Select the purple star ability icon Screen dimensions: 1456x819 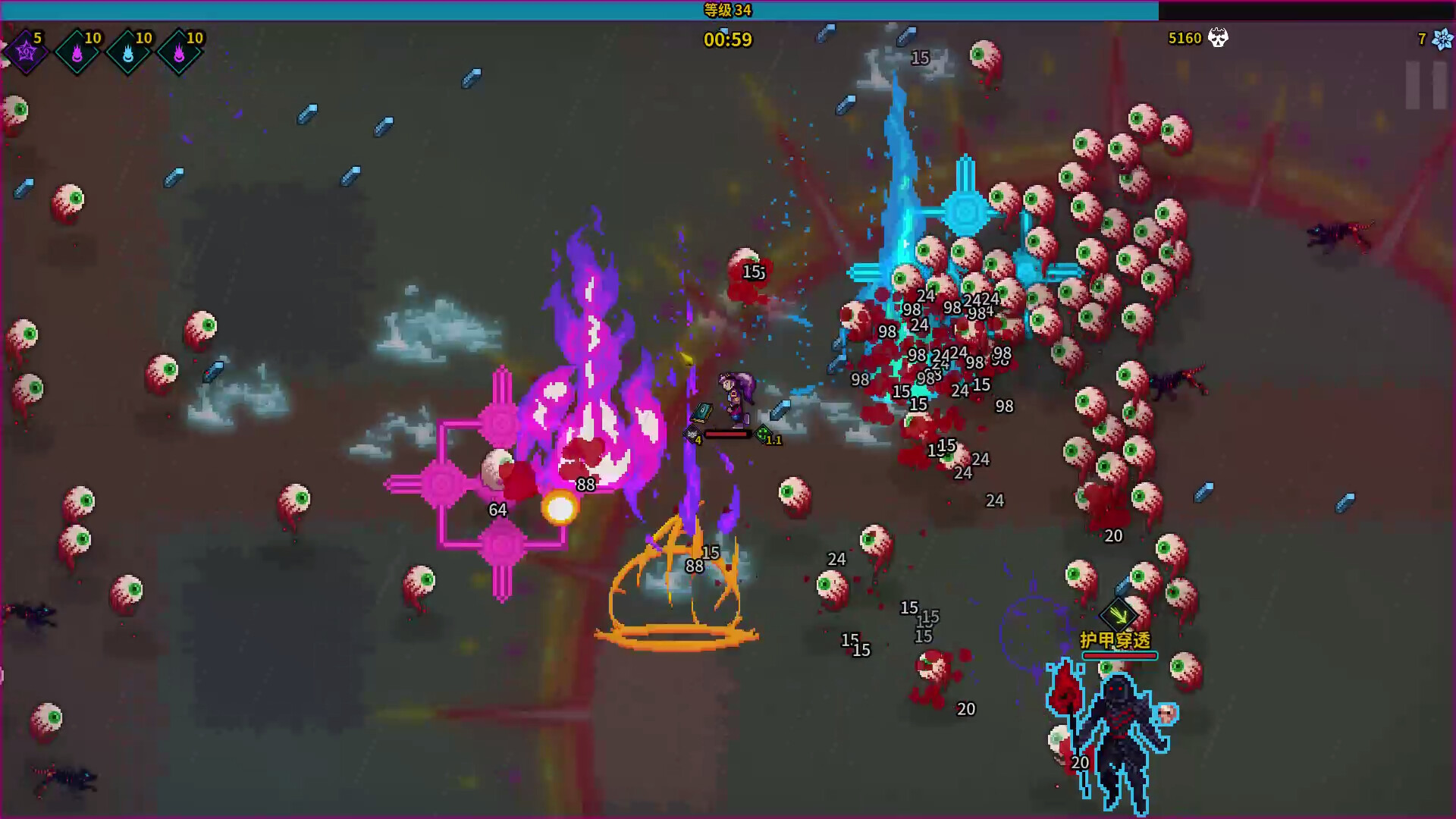click(27, 53)
